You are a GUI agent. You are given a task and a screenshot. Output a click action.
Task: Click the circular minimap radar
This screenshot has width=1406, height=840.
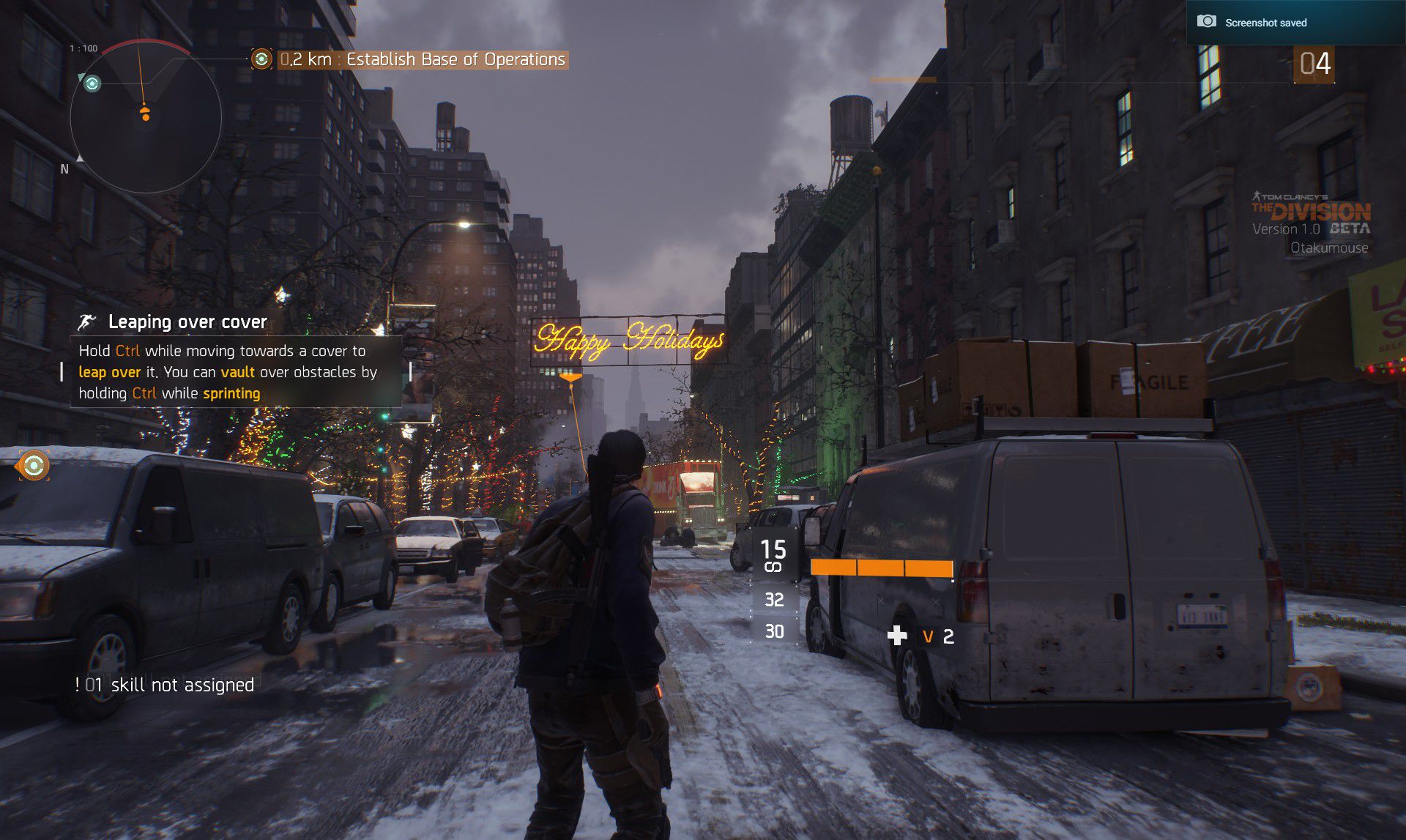tap(146, 117)
